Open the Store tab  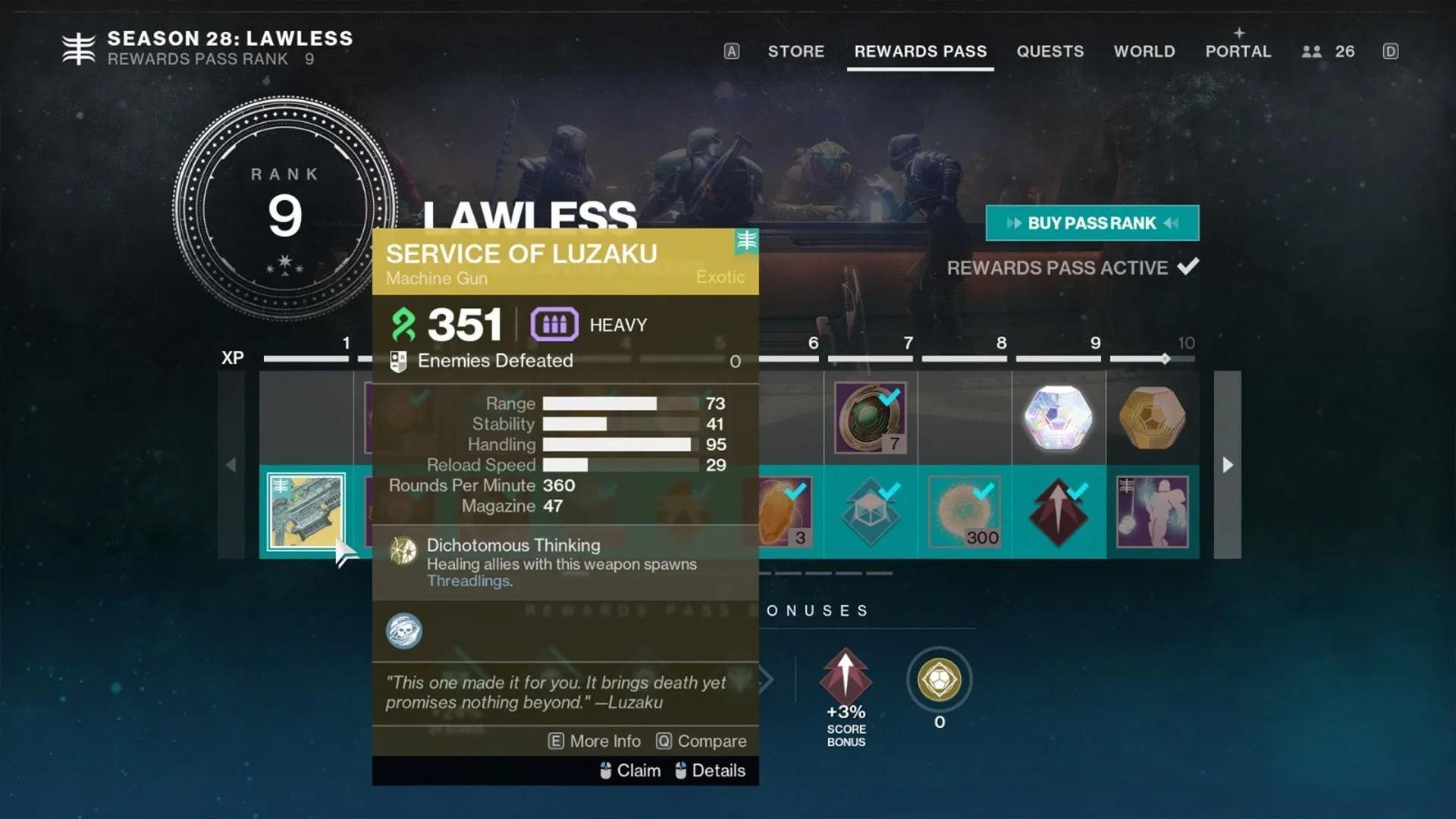pyautogui.click(x=795, y=52)
